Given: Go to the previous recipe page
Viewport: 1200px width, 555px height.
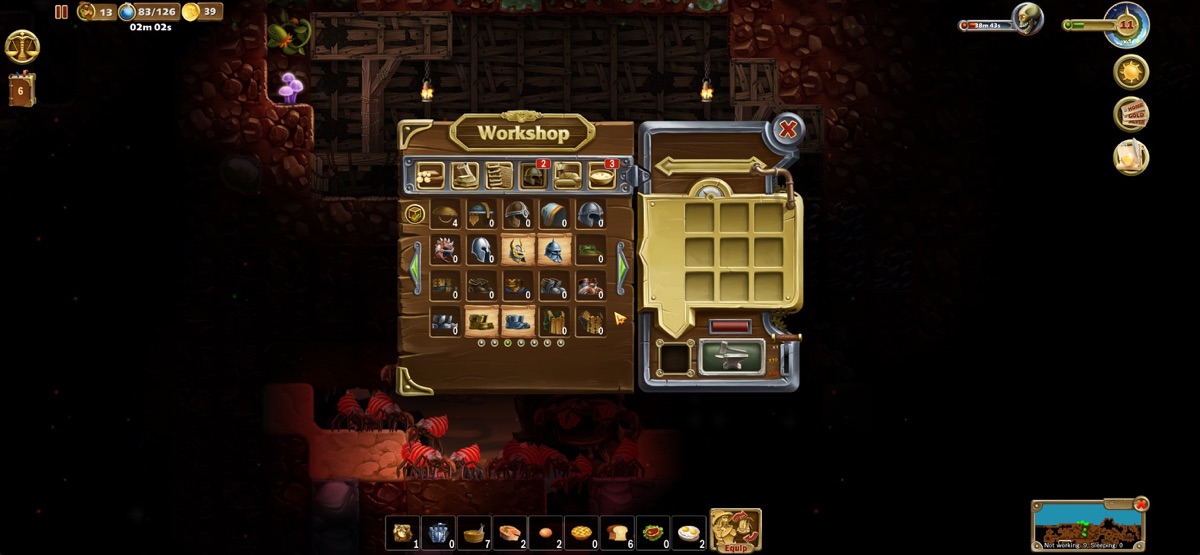Looking at the screenshot, I should pos(413,267).
